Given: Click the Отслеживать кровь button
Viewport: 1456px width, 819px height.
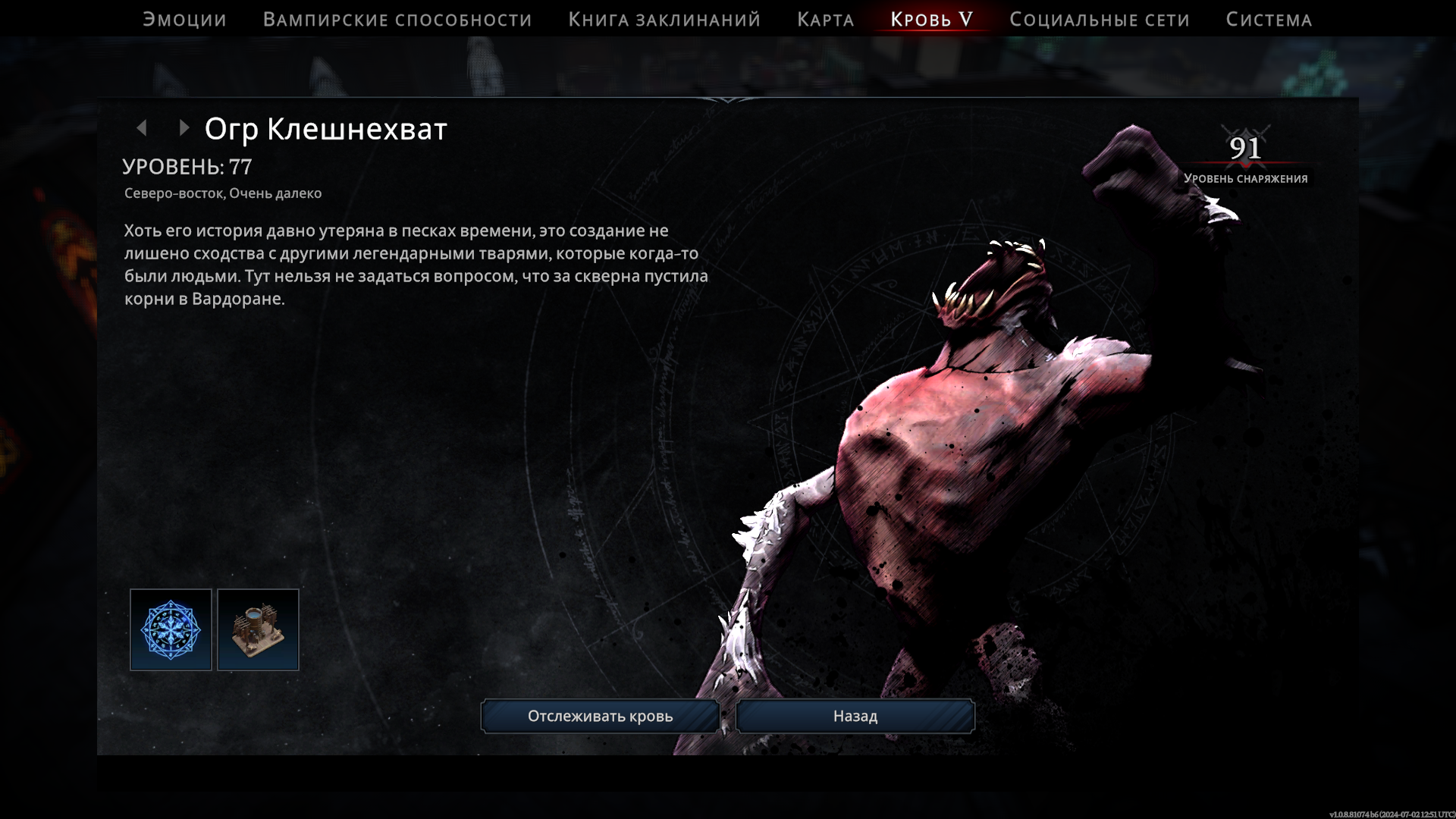Looking at the screenshot, I should coord(600,716).
